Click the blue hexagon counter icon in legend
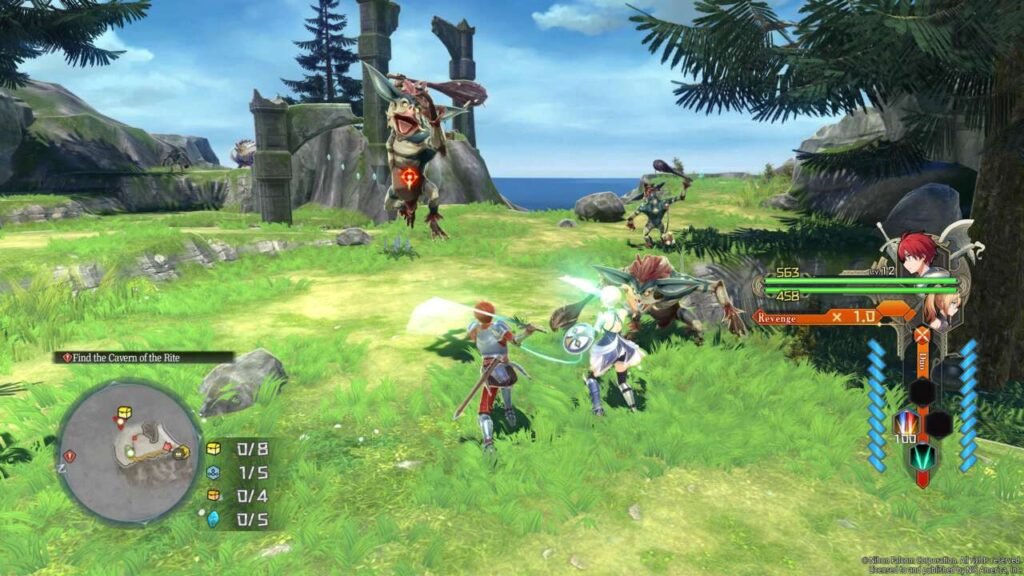 pyautogui.click(x=213, y=472)
